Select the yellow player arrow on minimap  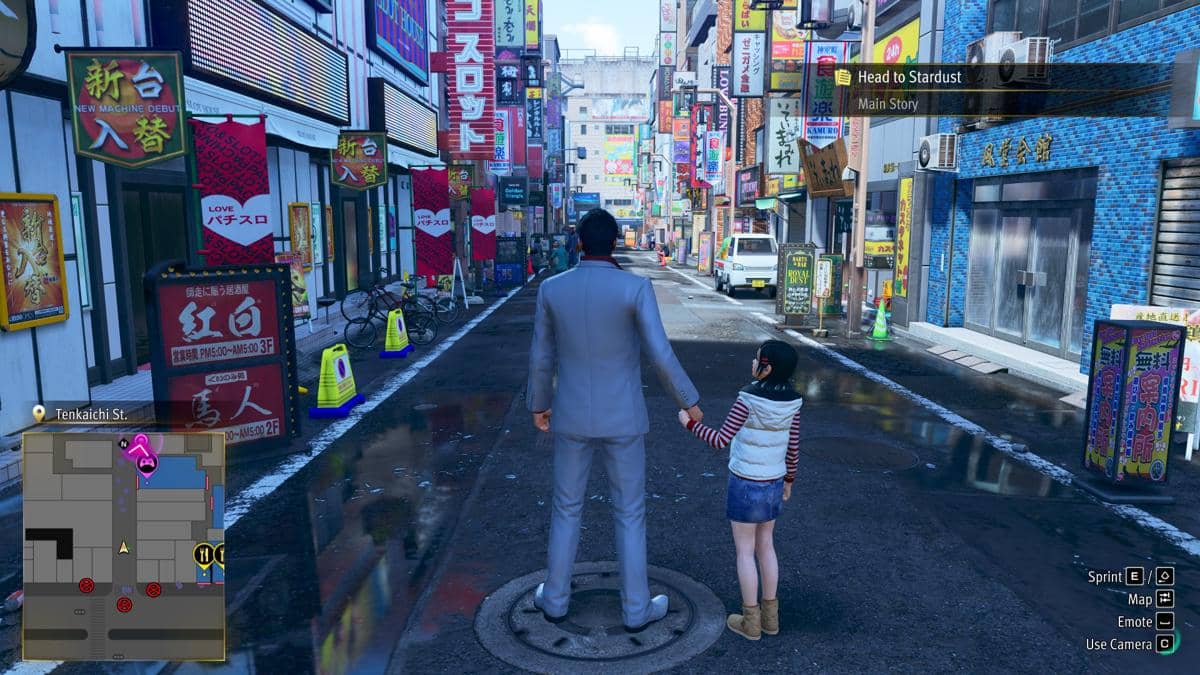(124, 547)
